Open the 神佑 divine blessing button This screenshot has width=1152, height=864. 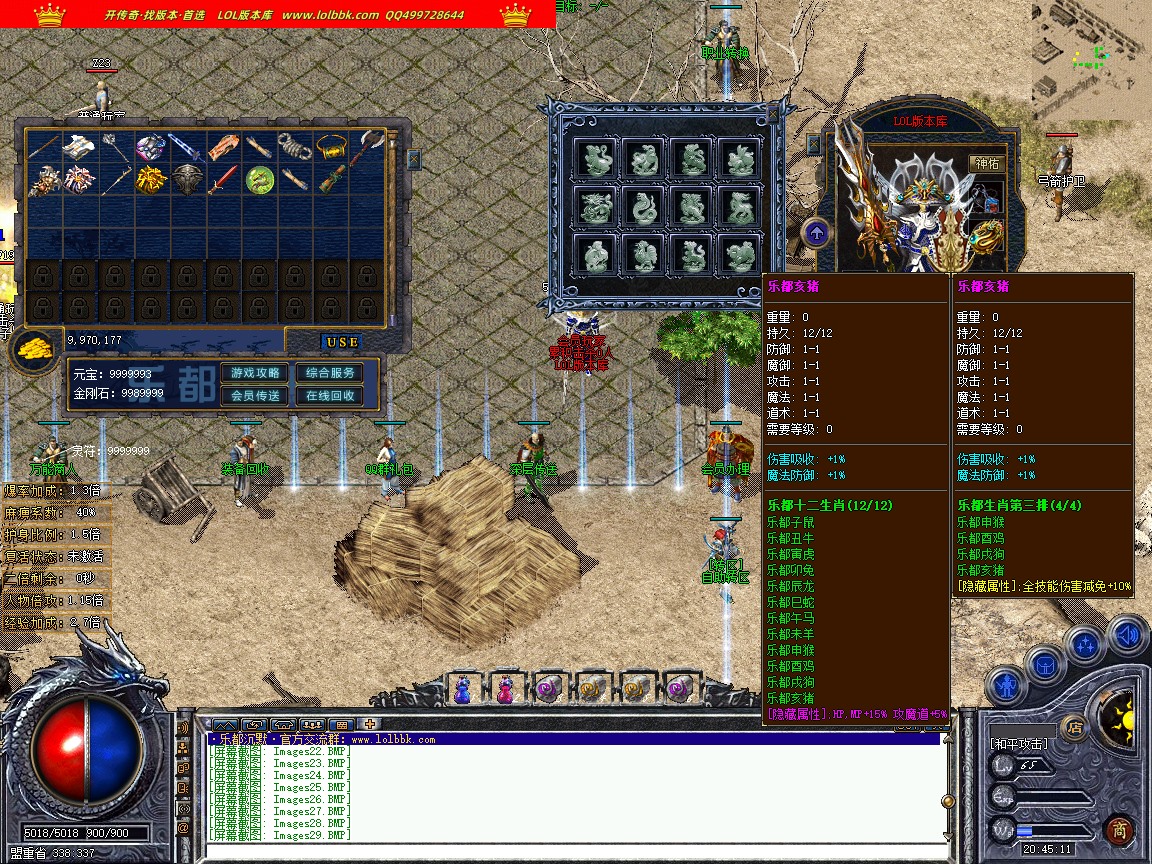pos(985,163)
